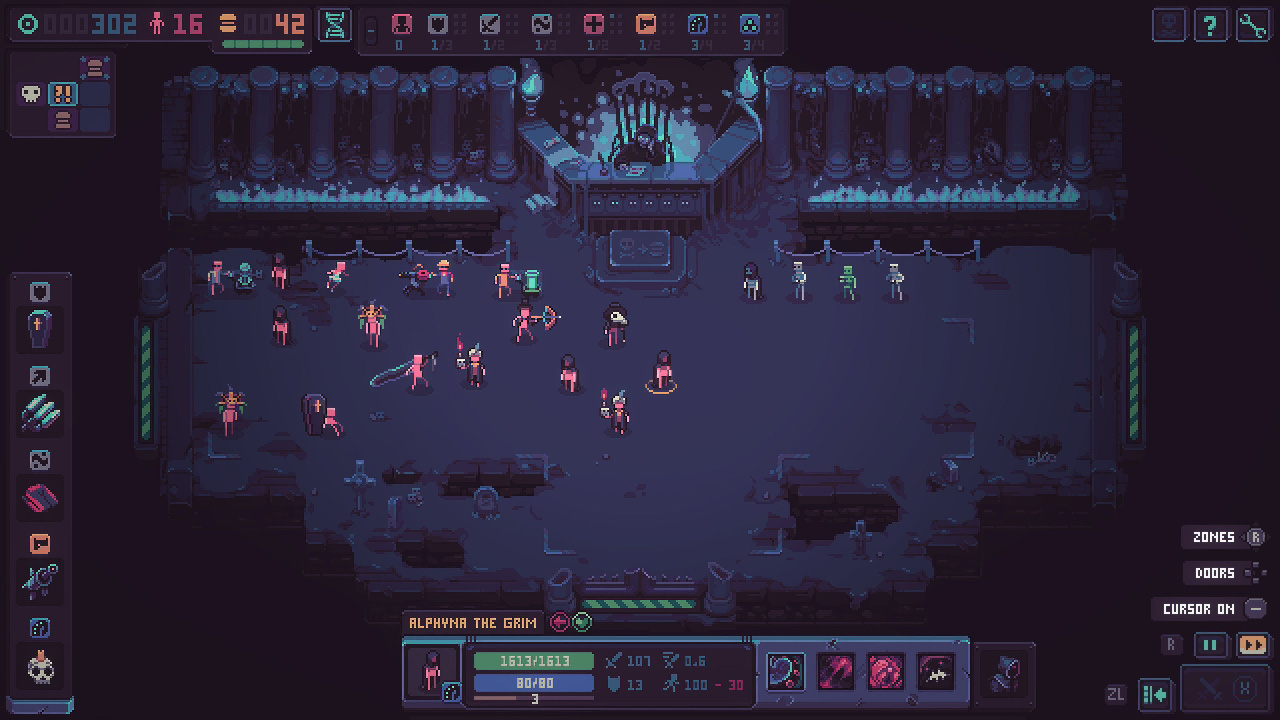Open the DNA mutation icon in the top bar
The width and height of the screenshot is (1280, 720).
tap(334, 26)
